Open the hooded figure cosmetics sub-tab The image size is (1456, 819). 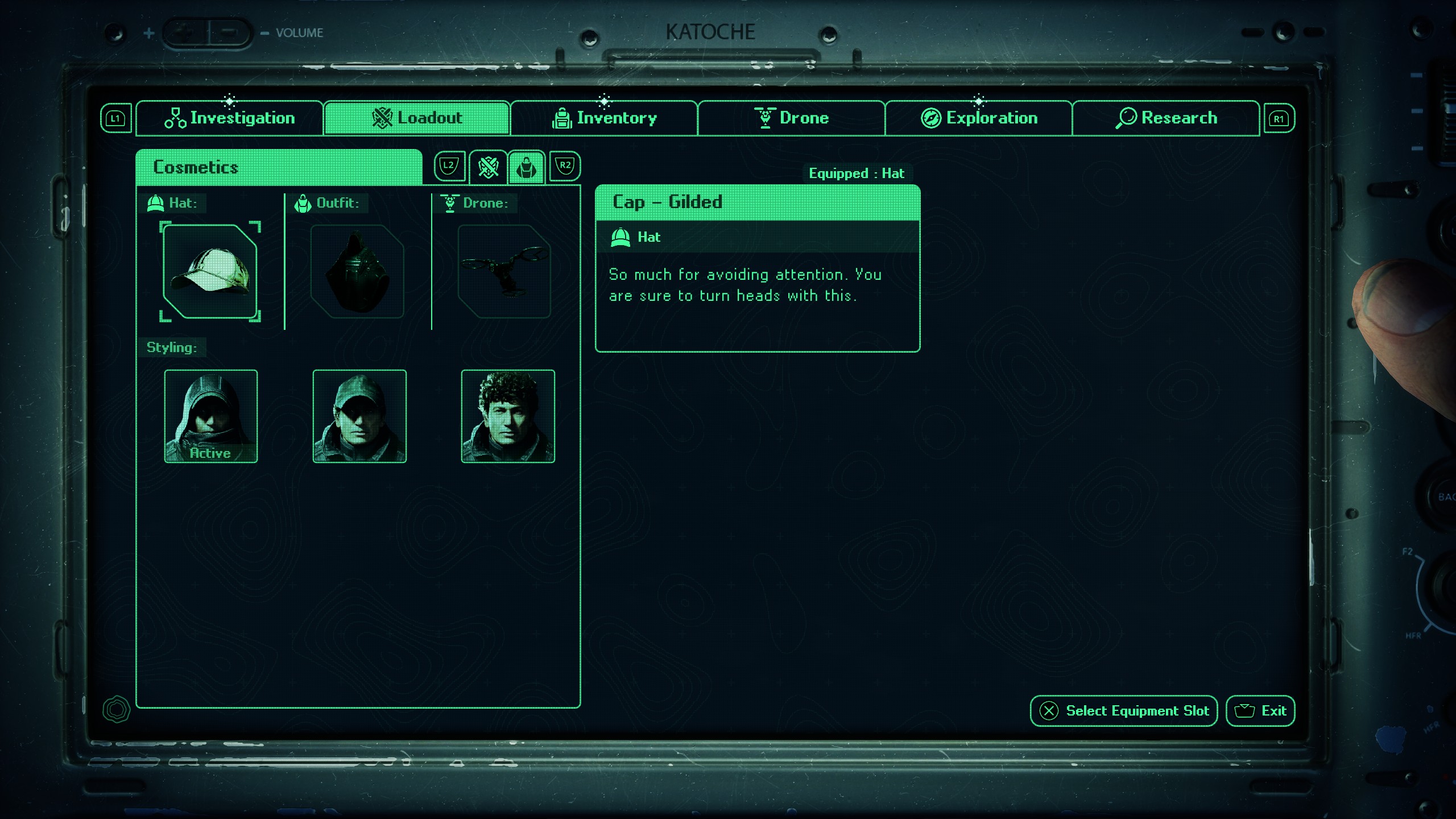click(x=527, y=167)
